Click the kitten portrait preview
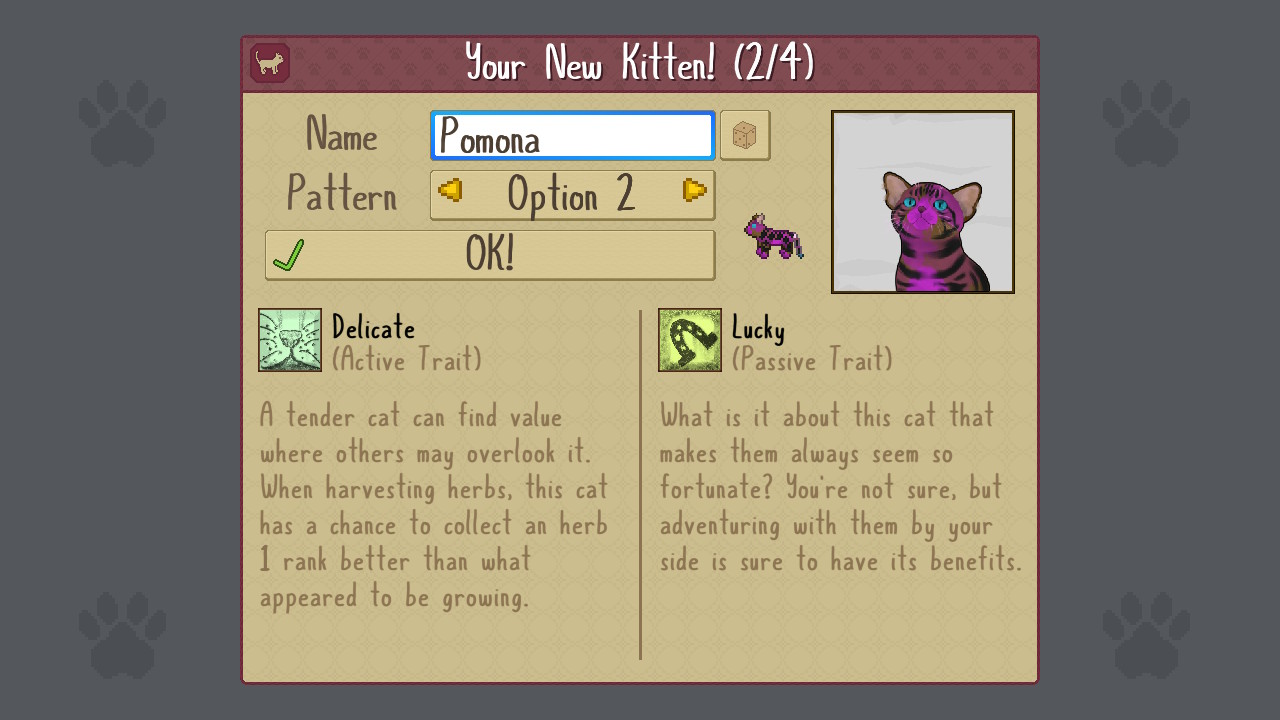This screenshot has height=720, width=1280. (x=922, y=202)
